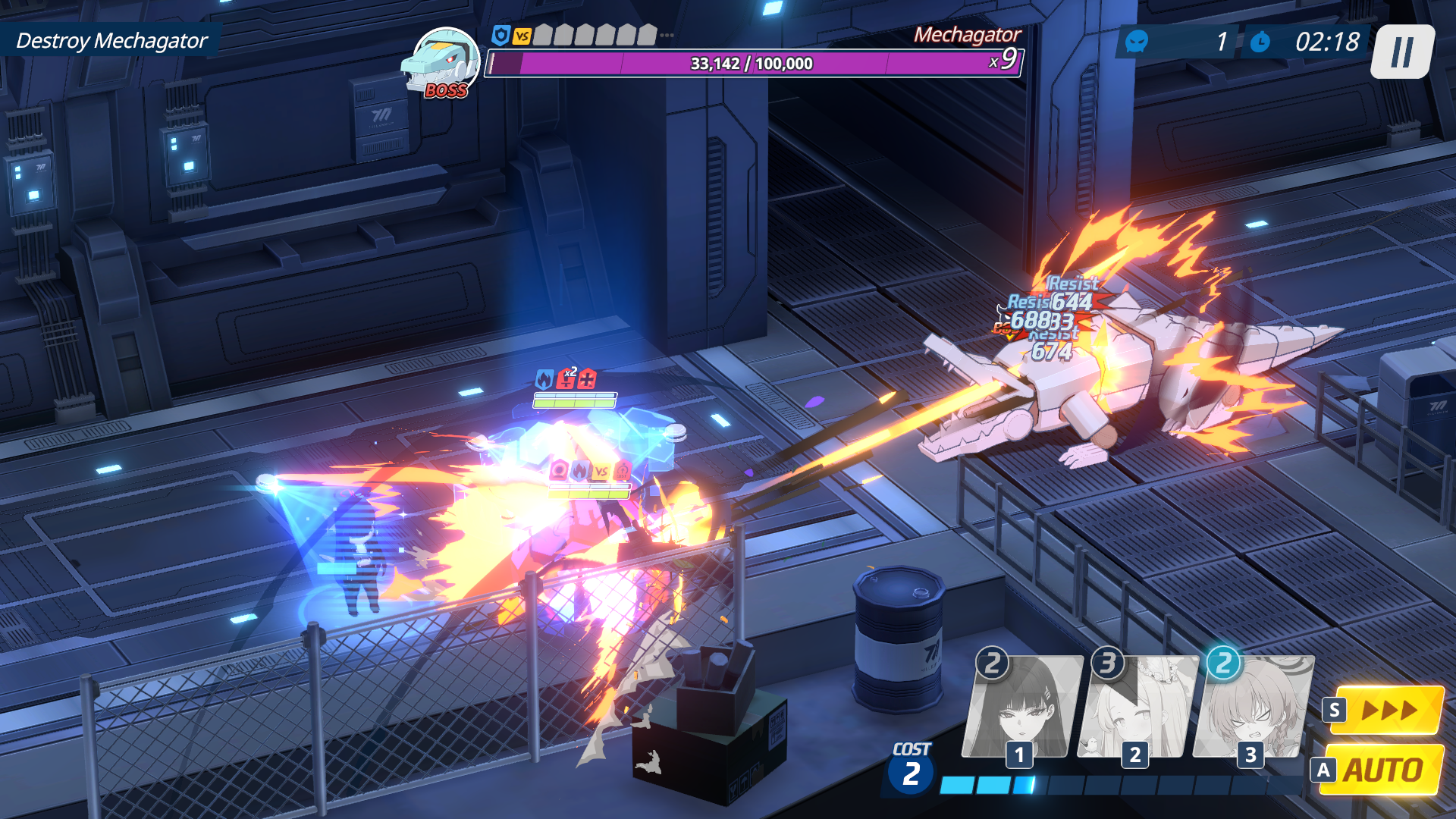Image resolution: width=1456 pixels, height=819 pixels.
Task: Use the white-haired student's skill card
Action: point(1137,708)
